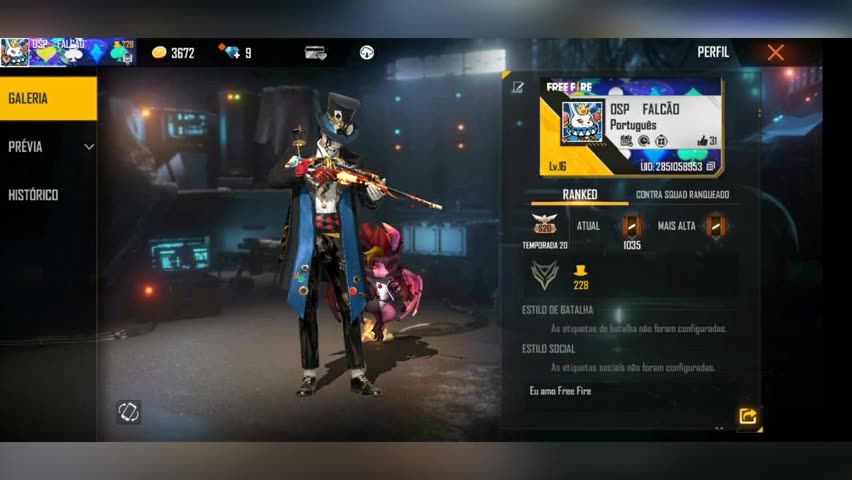
Task: Click the cloud download icon
Action: (367, 53)
